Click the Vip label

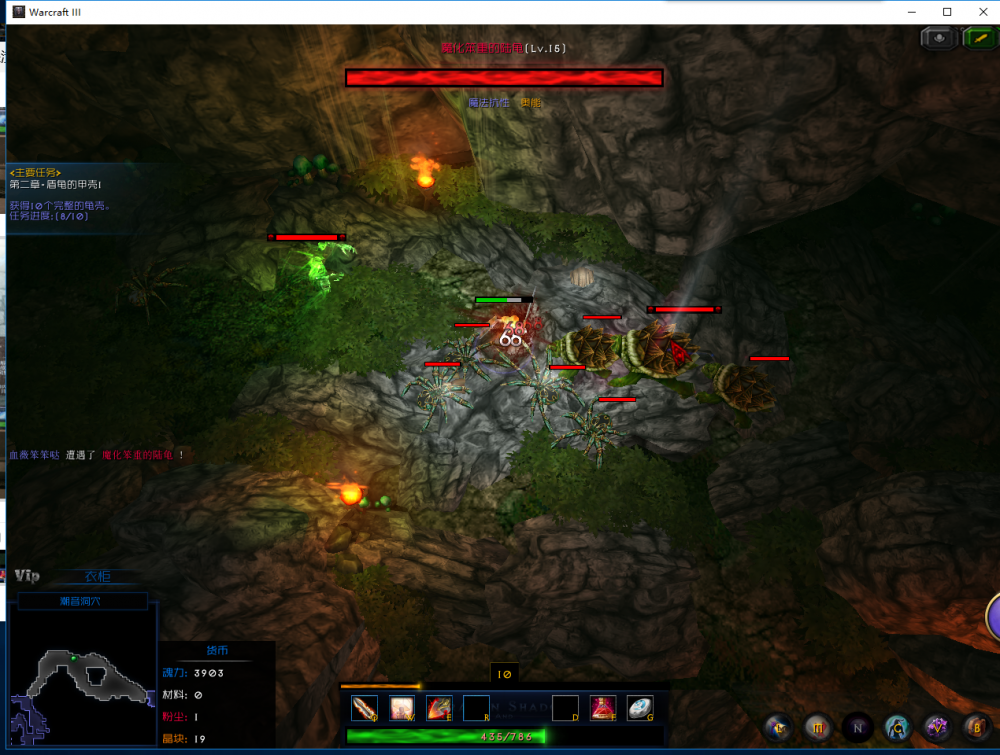pos(27,575)
